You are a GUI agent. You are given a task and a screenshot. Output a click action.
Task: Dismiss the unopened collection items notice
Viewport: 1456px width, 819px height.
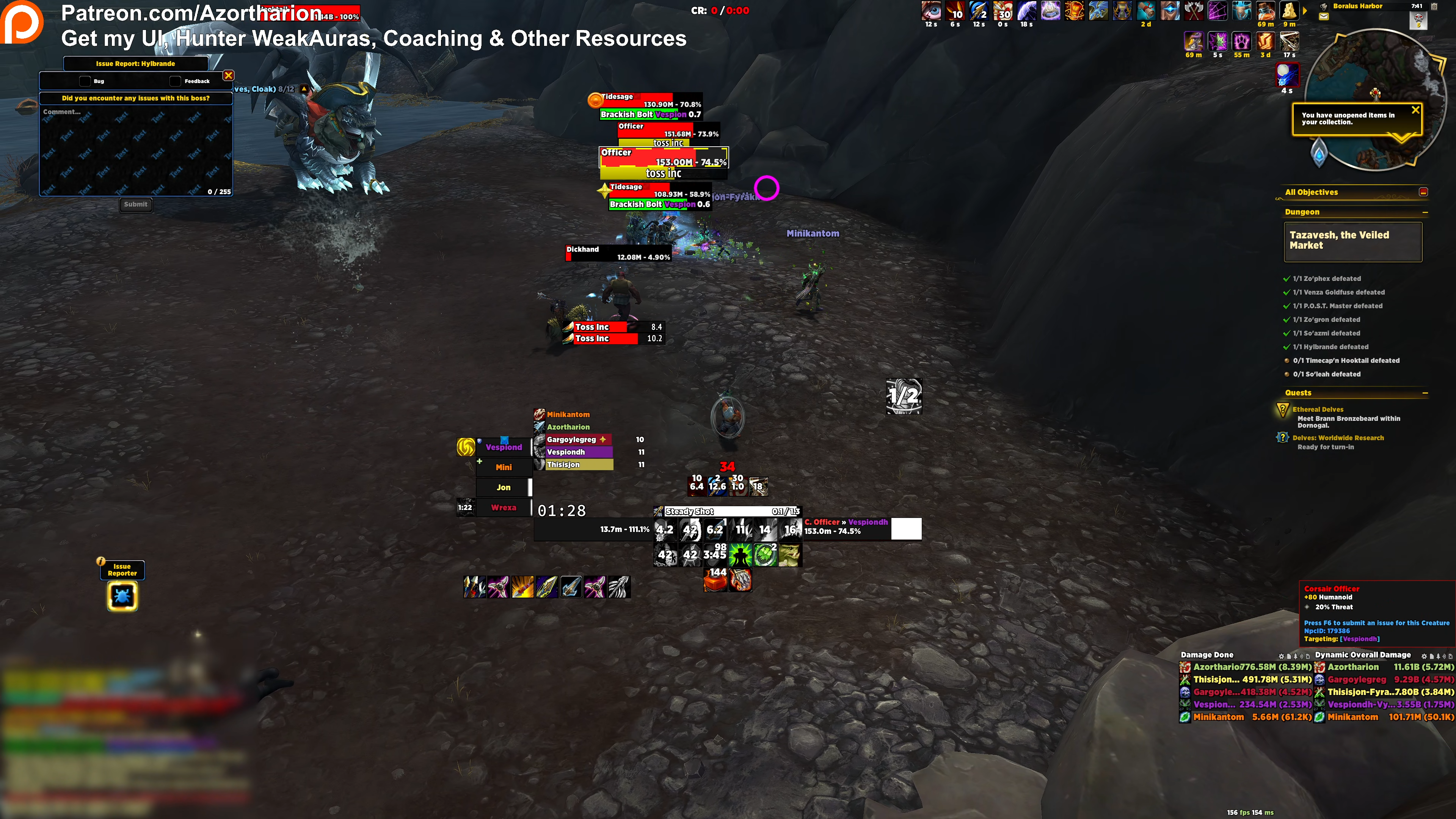tap(1415, 110)
